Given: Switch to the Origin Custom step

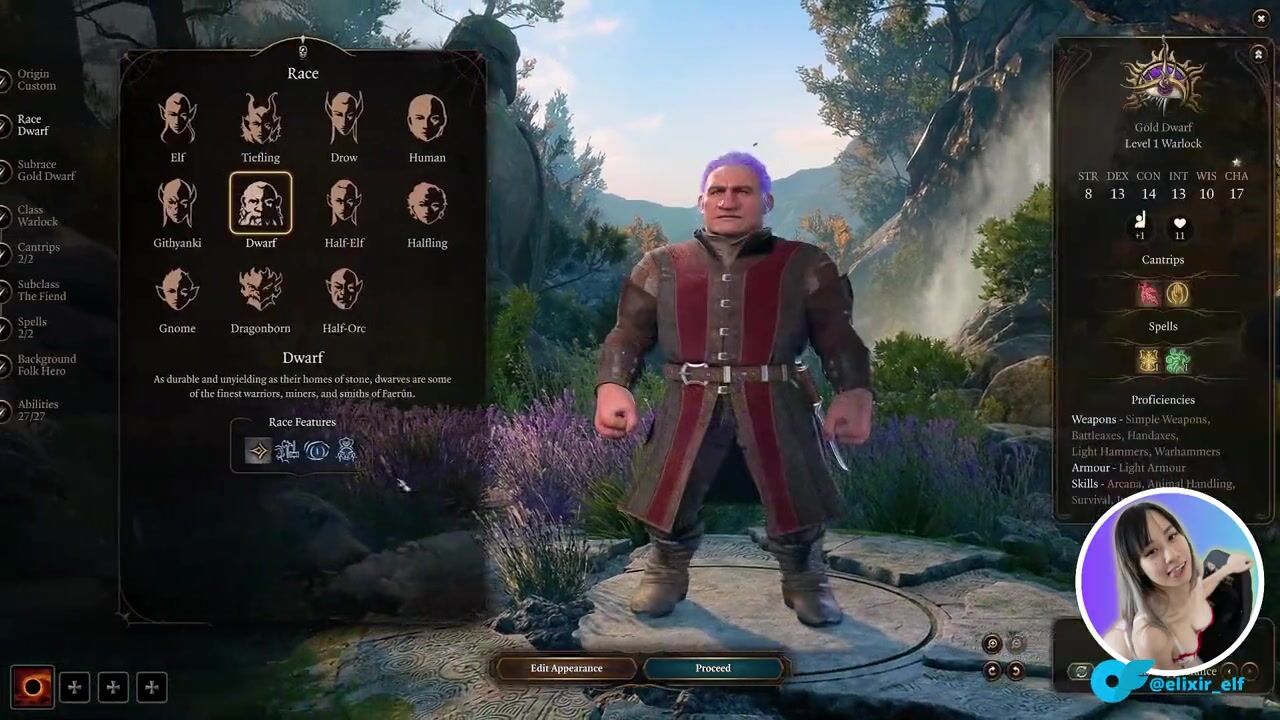Looking at the screenshot, I should click(36, 80).
